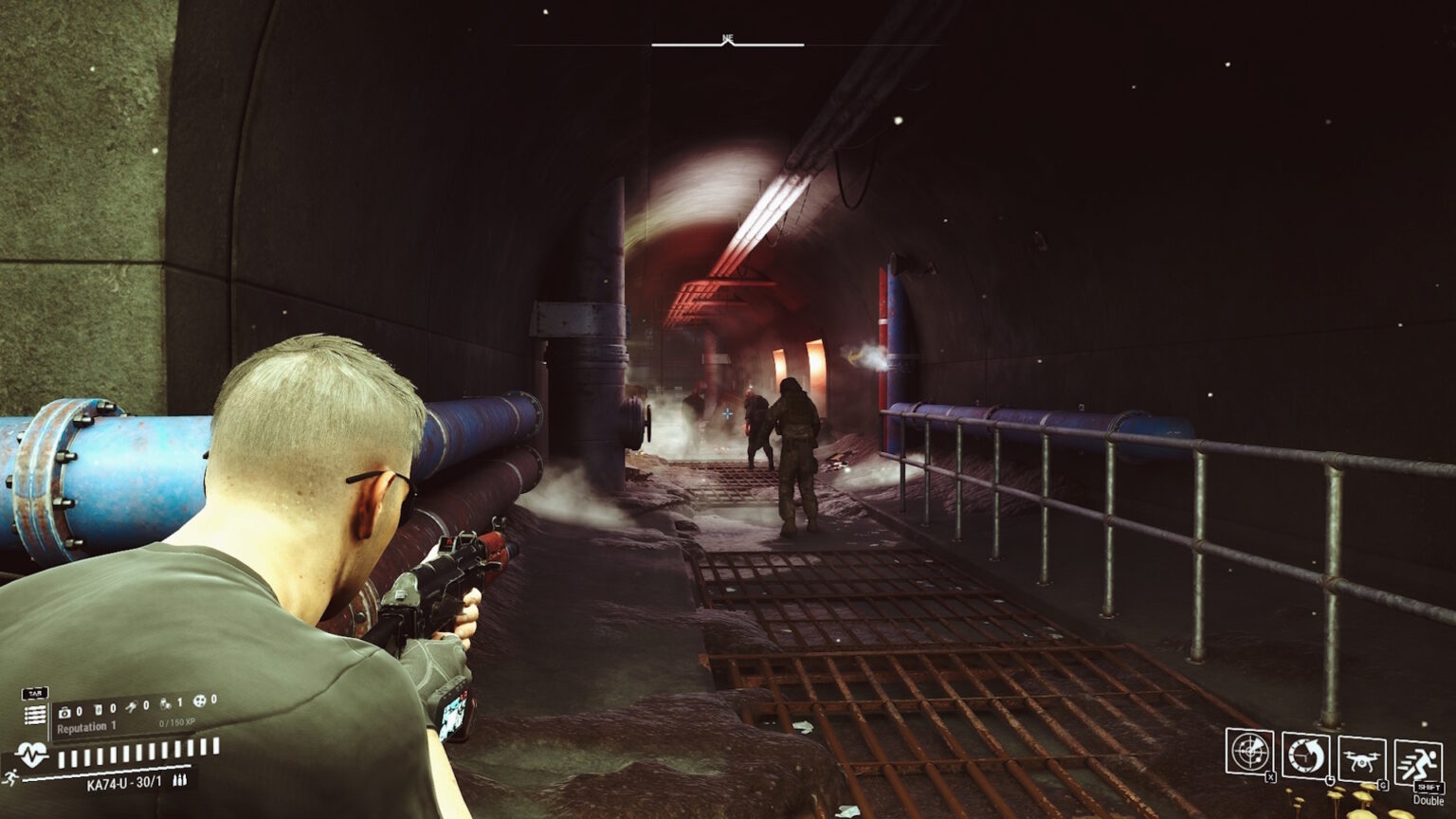This screenshot has width=1456, height=819.
Task: Activate the radar scan ability
Action: (1248, 752)
